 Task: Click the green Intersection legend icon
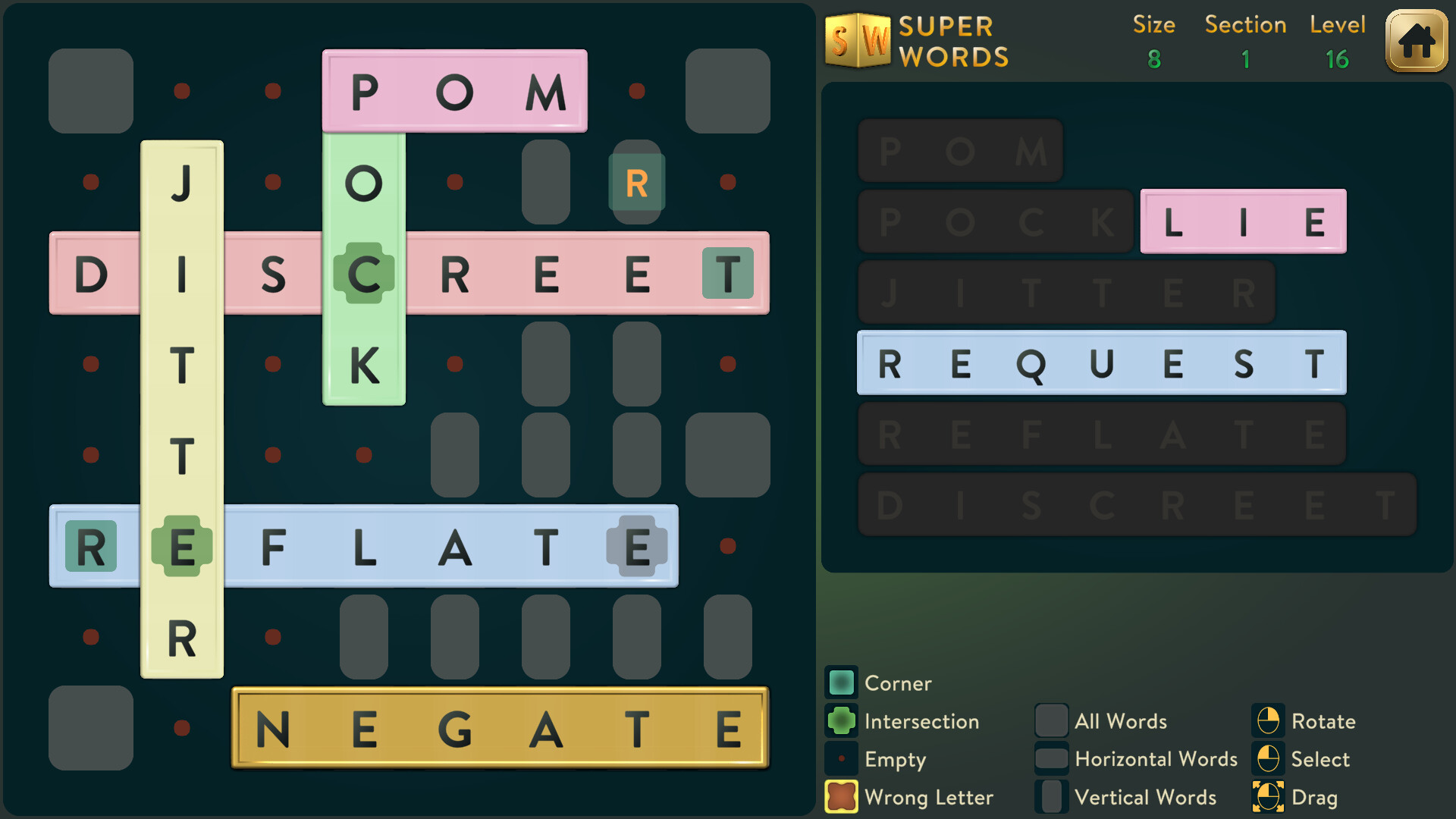(841, 721)
